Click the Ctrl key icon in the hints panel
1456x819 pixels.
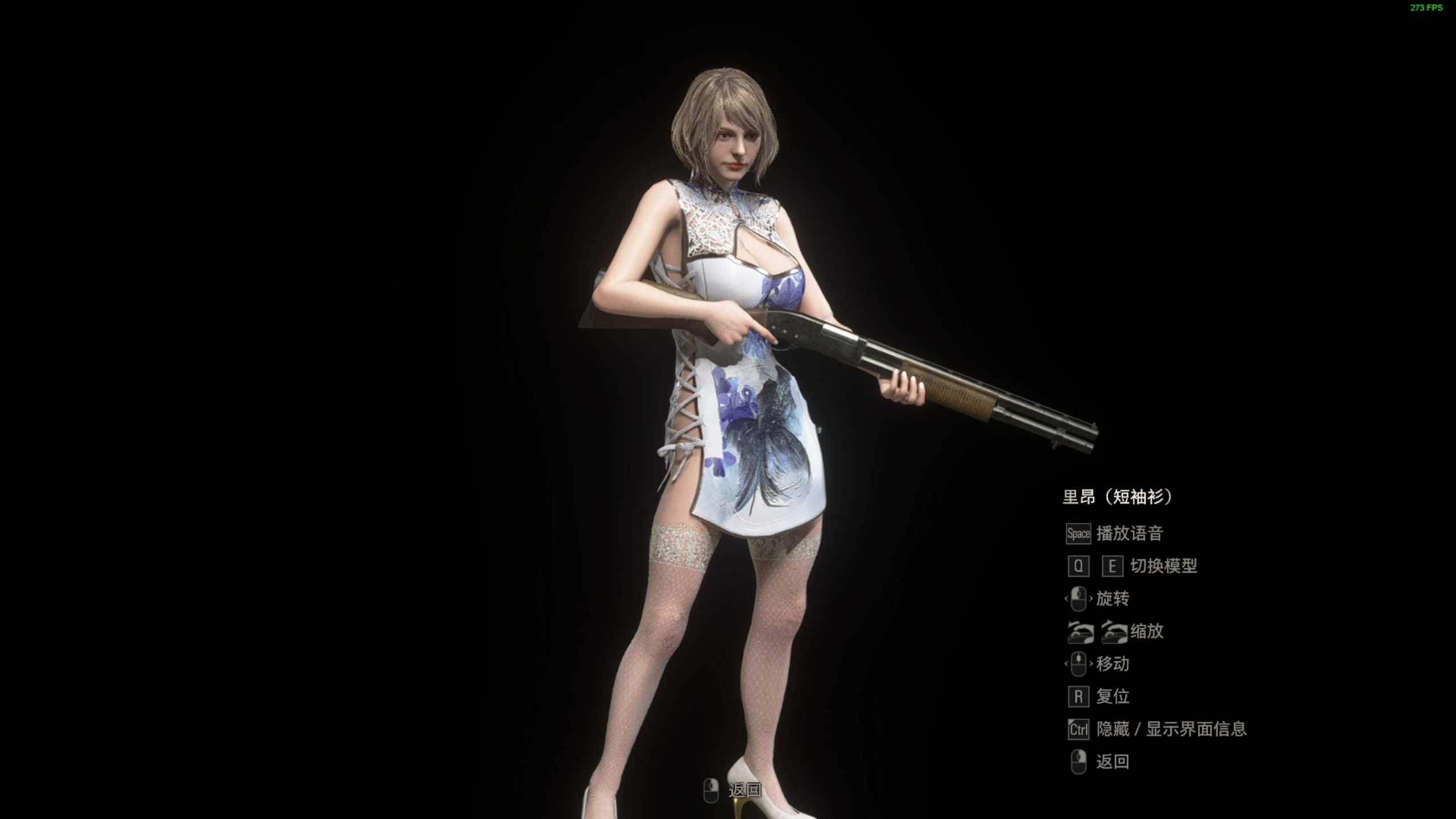click(x=1078, y=730)
